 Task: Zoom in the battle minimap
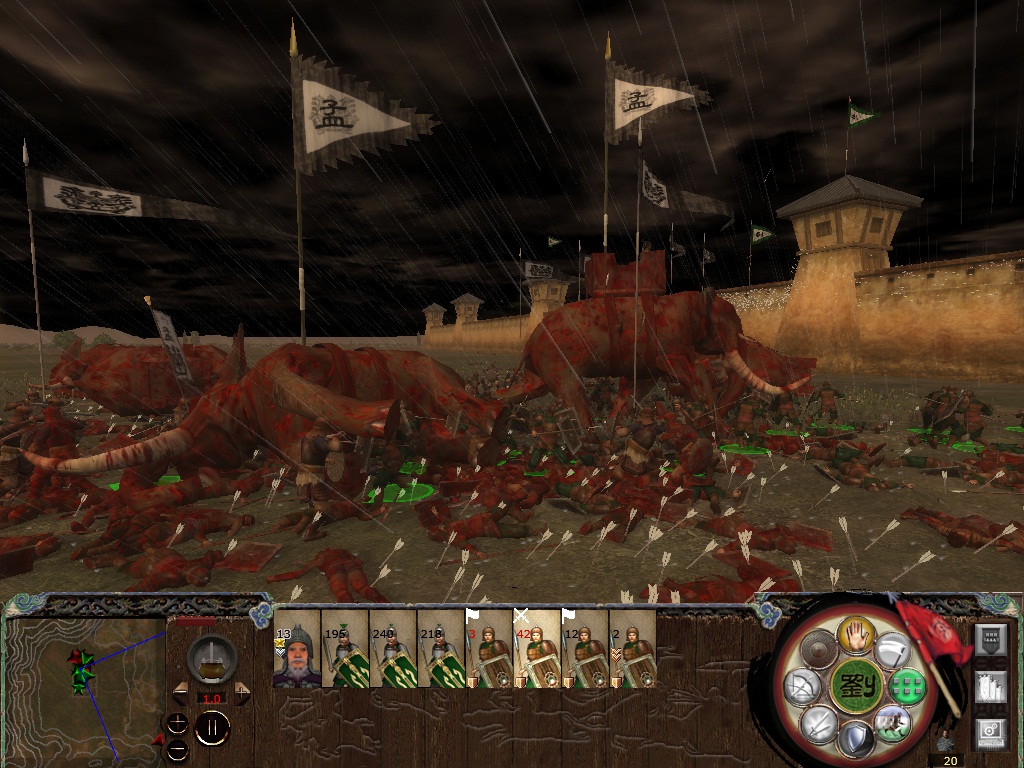coord(178,721)
